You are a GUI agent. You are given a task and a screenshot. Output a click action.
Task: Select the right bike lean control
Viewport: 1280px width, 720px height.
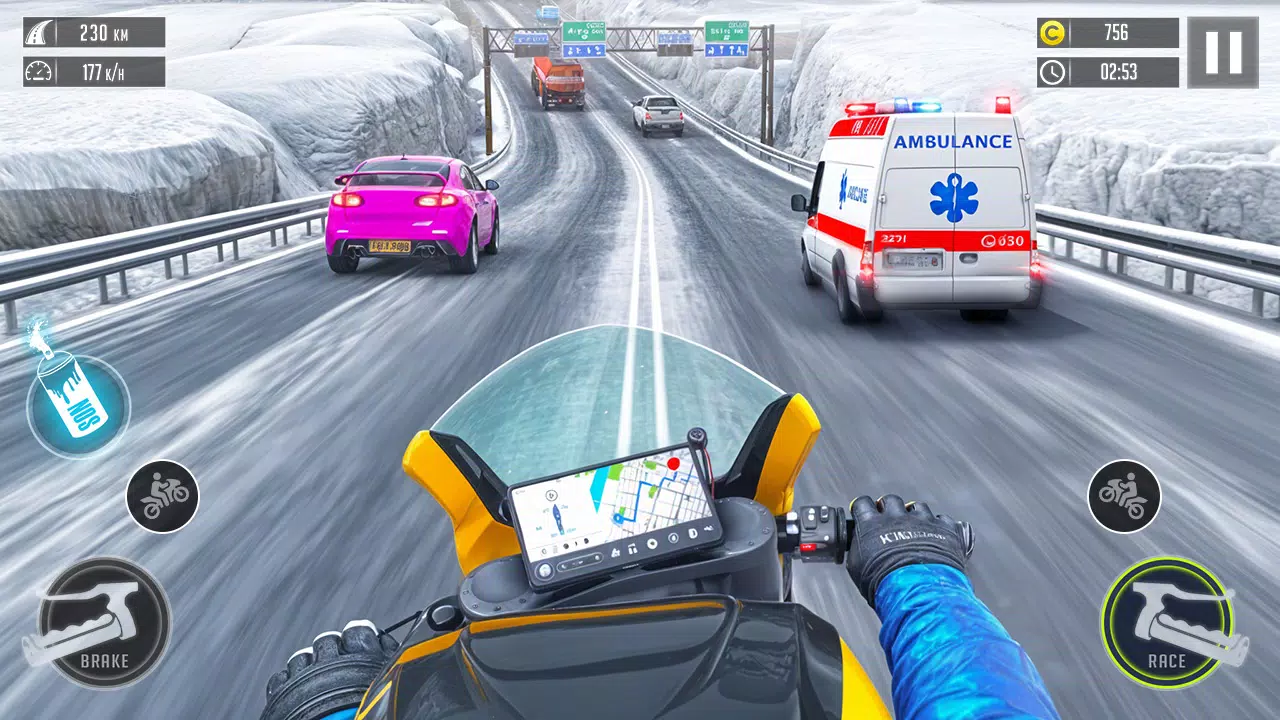1122,495
